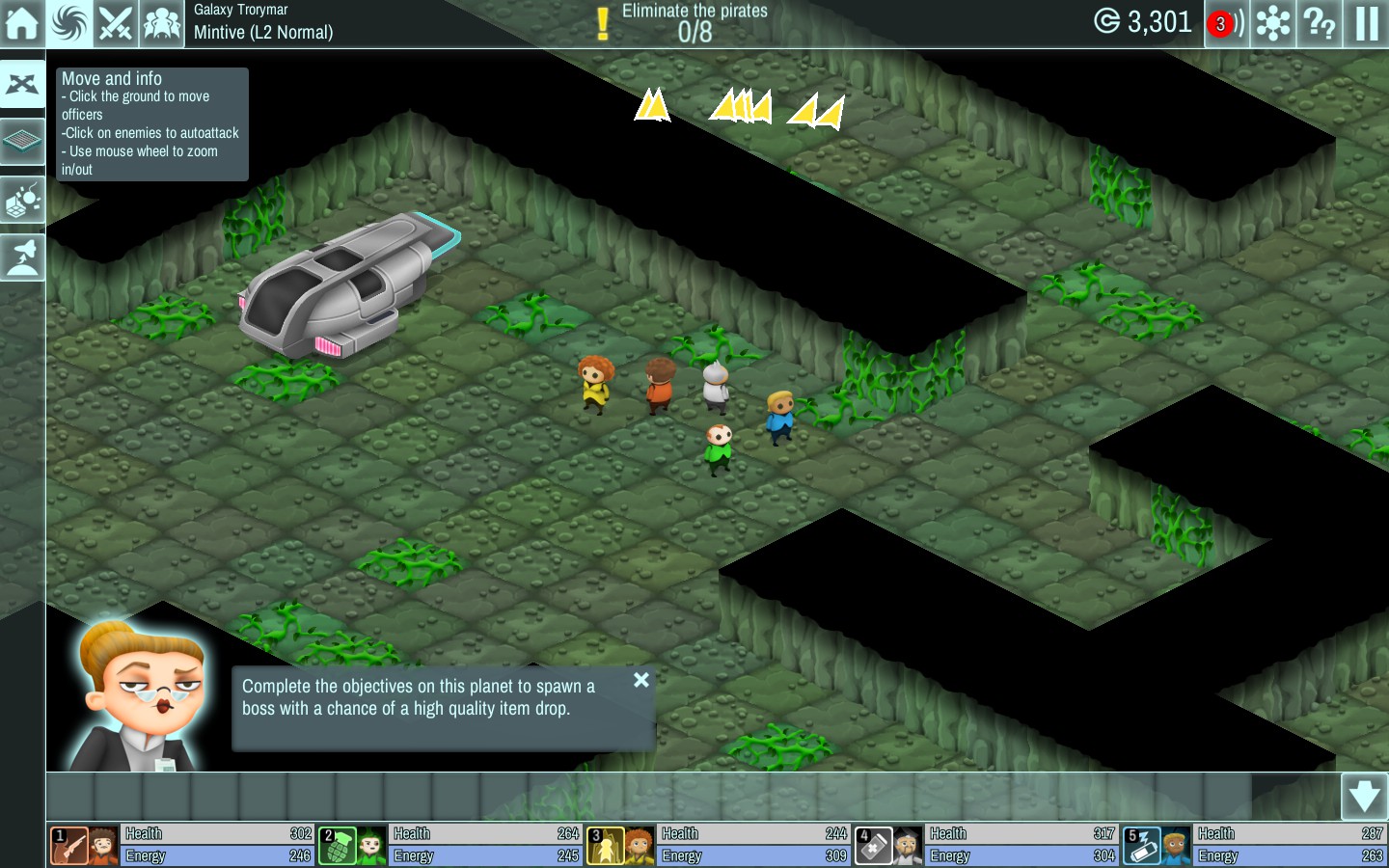Open the notifications with red 3 badge

(x=1224, y=23)
